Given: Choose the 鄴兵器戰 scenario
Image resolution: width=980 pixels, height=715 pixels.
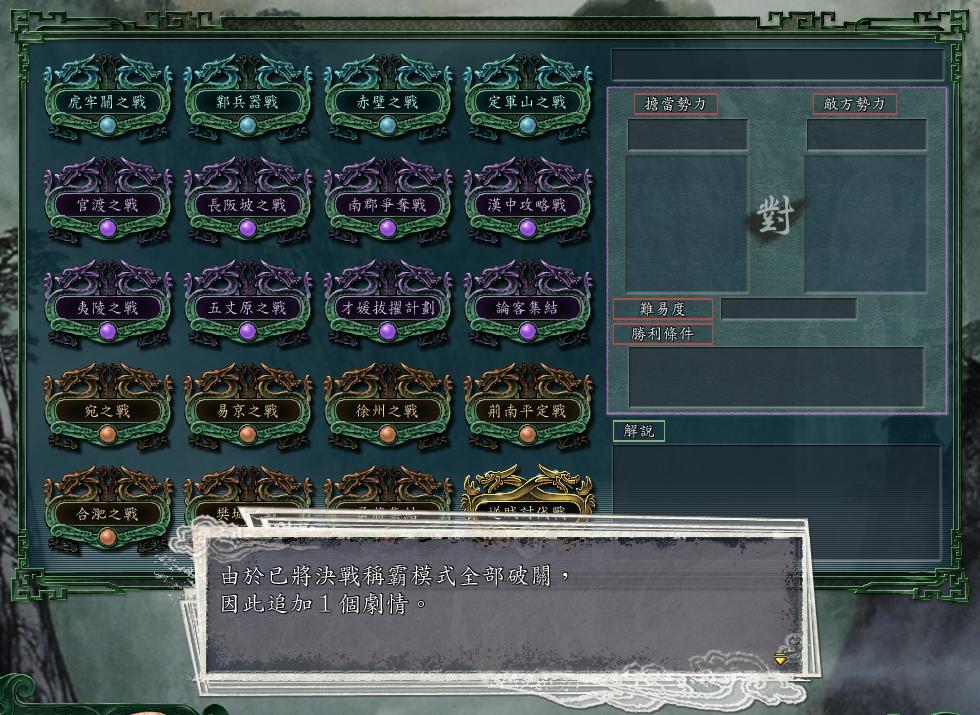Looking at the screenshot, I should [248, 102].
